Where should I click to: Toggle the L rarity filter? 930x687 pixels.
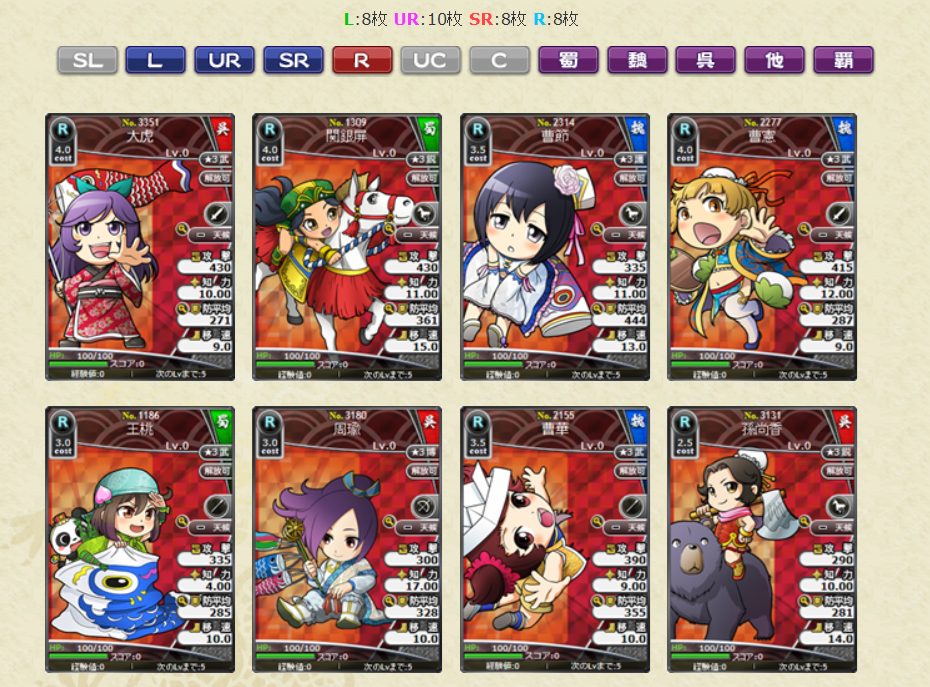[x=155, y=60]
